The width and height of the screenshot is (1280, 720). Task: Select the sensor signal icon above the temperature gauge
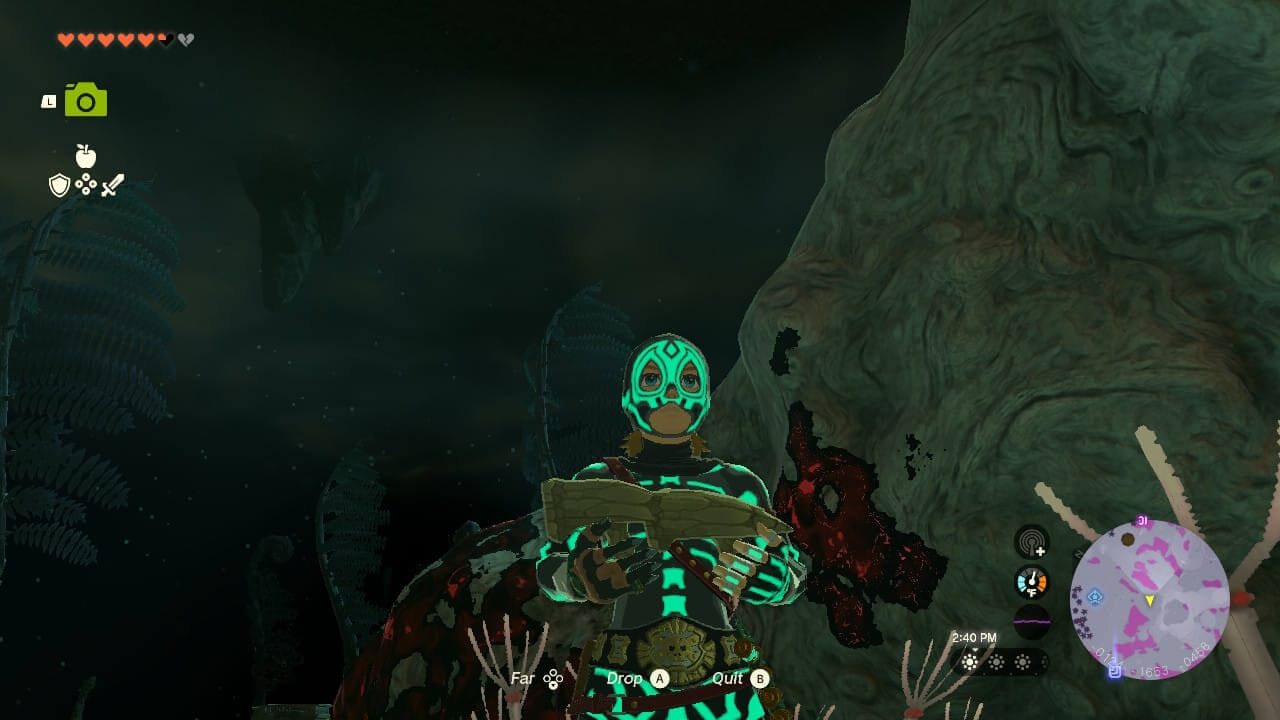pyautogui.click(x=1032, y=542)
